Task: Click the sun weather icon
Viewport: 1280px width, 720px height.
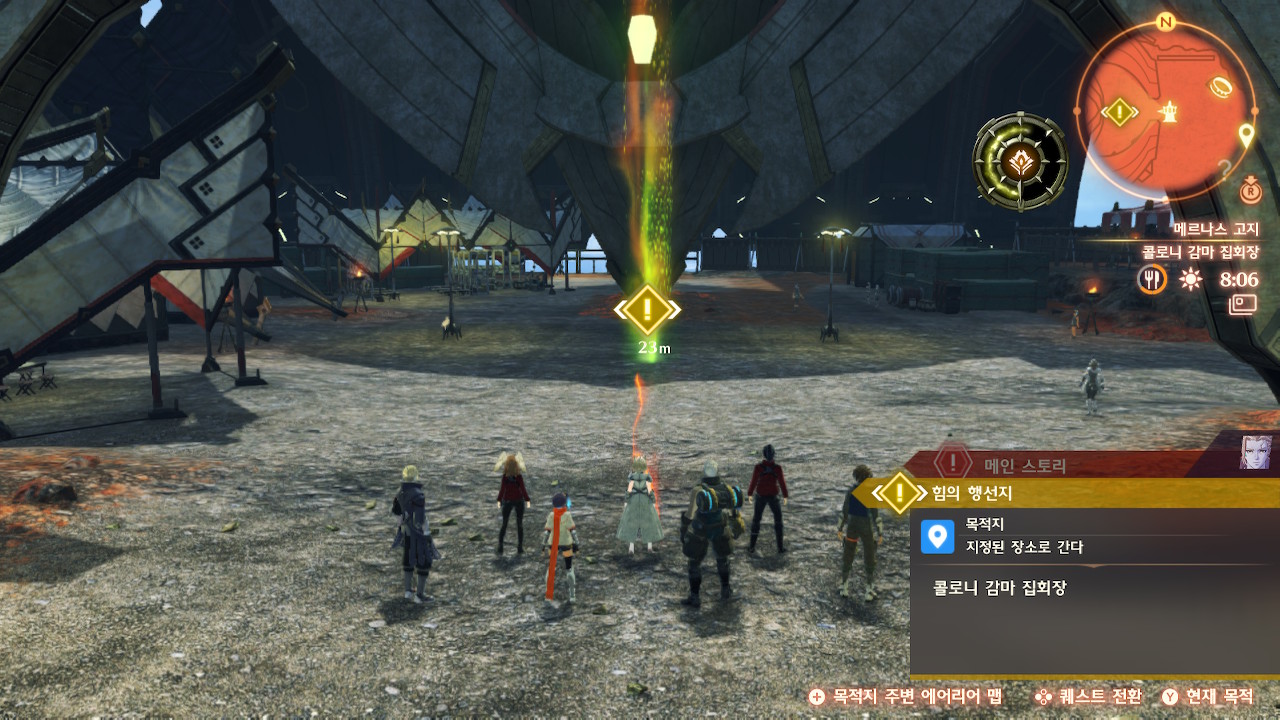Action: (1190, 279)
